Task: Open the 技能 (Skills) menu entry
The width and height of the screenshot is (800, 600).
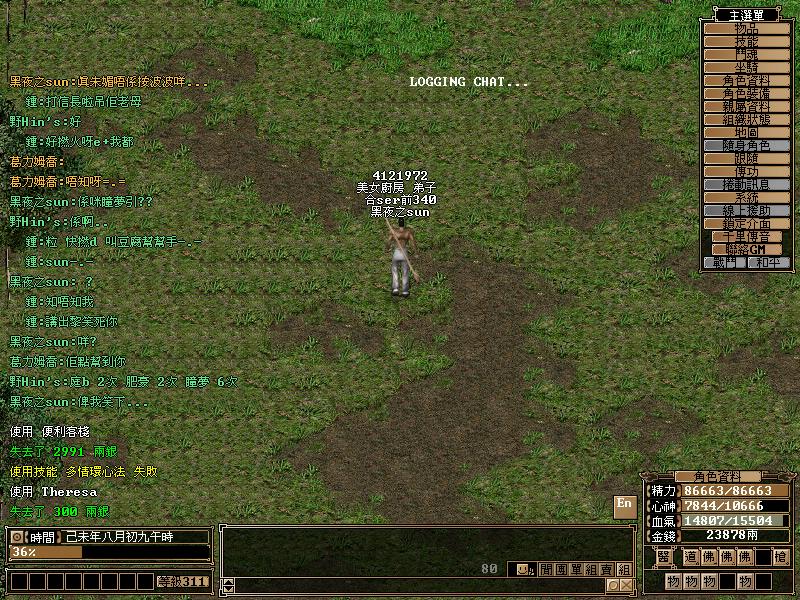Action: click(x=746, y=41)
